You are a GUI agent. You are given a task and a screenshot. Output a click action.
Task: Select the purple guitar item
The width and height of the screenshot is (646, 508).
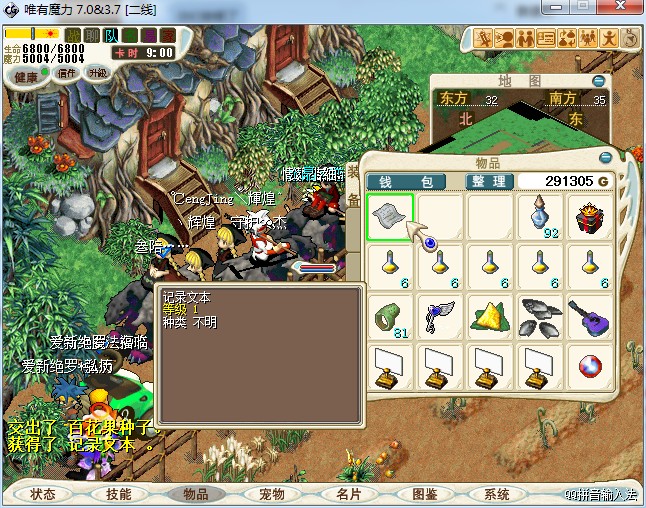(590, 317)
